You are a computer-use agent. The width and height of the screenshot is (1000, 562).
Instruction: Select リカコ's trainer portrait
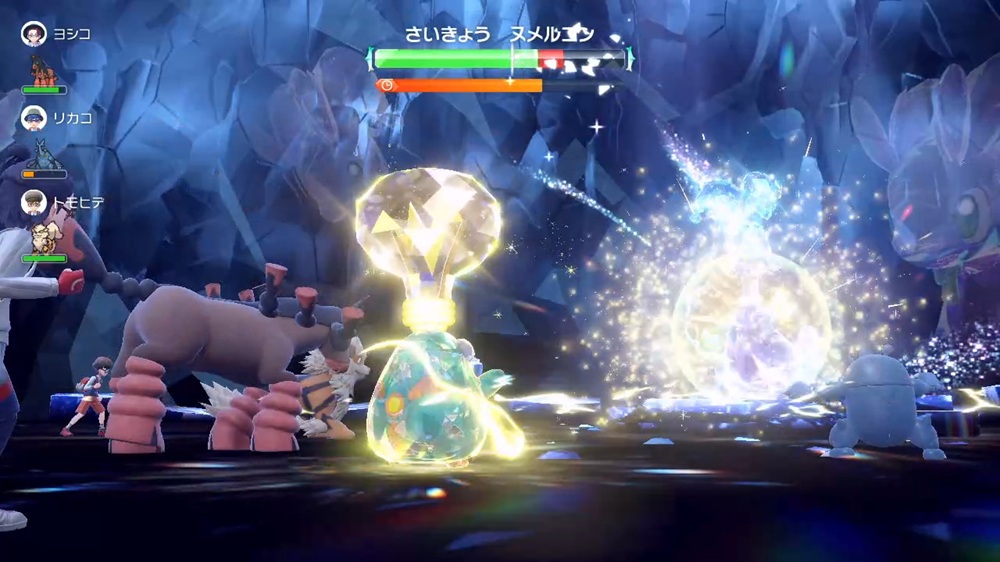click(x=34, y=117)
